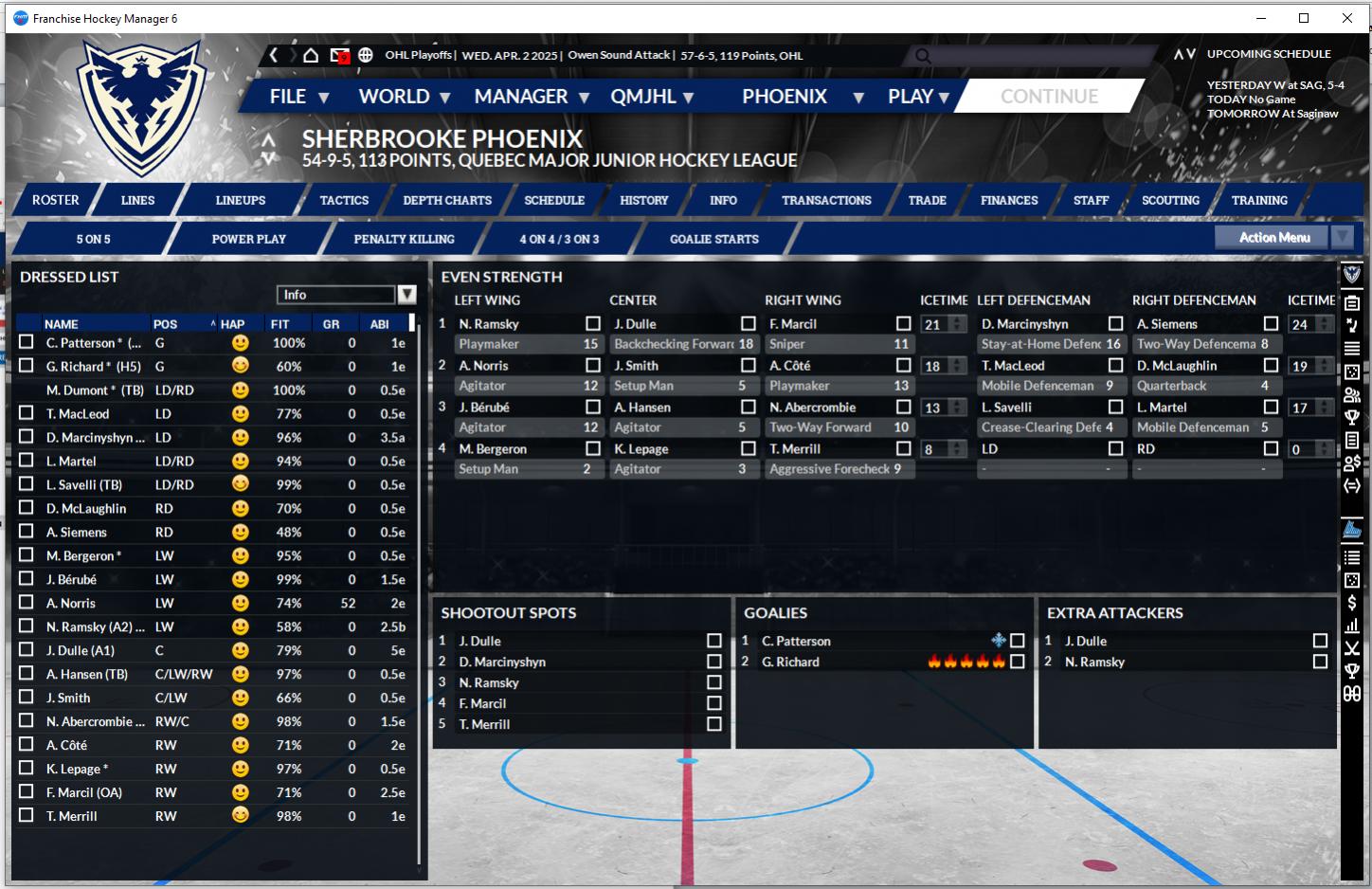Image resolution: width=1372 pixels, height=889 pixels.
Task: Close the Franchise Hockey Manager window
Action: (x=1346, y=18)
